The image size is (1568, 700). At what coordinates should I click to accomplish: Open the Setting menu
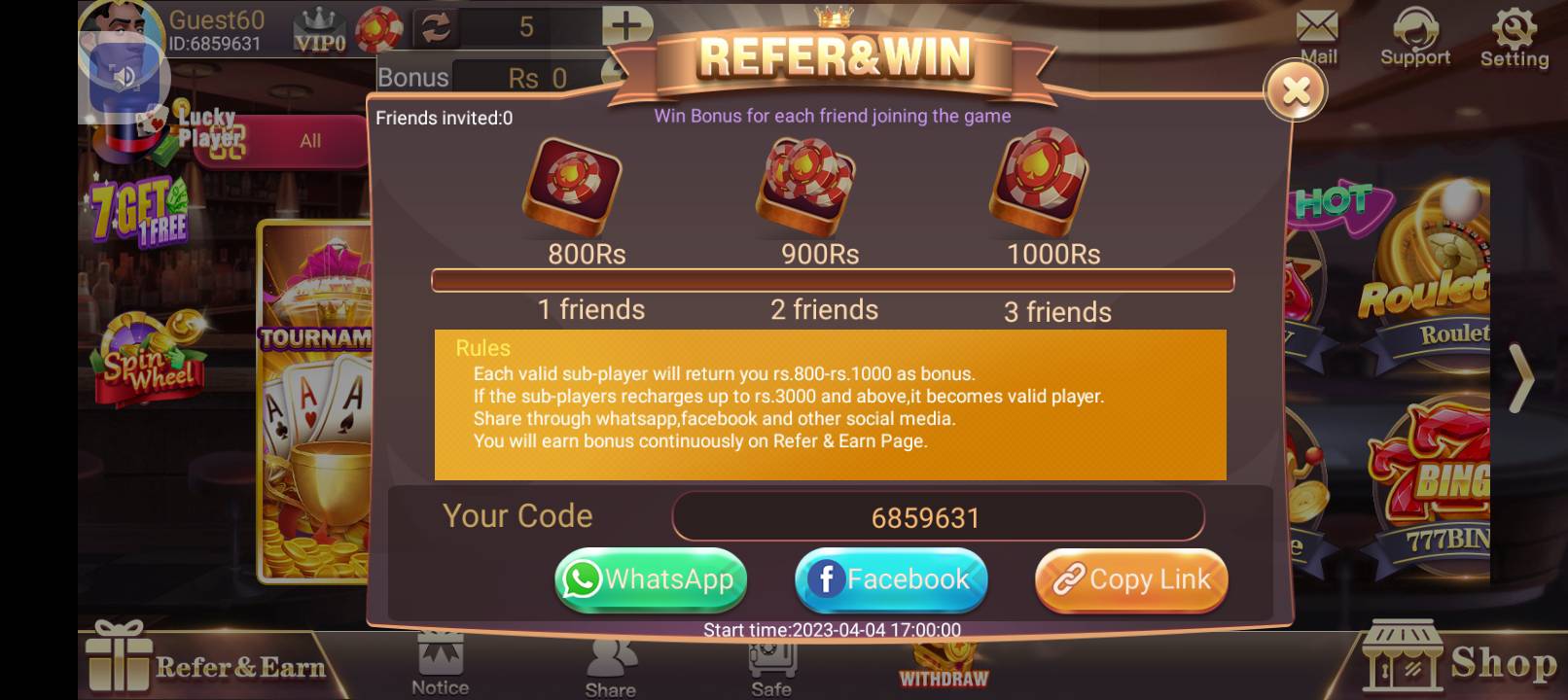tap(1514, 34)
